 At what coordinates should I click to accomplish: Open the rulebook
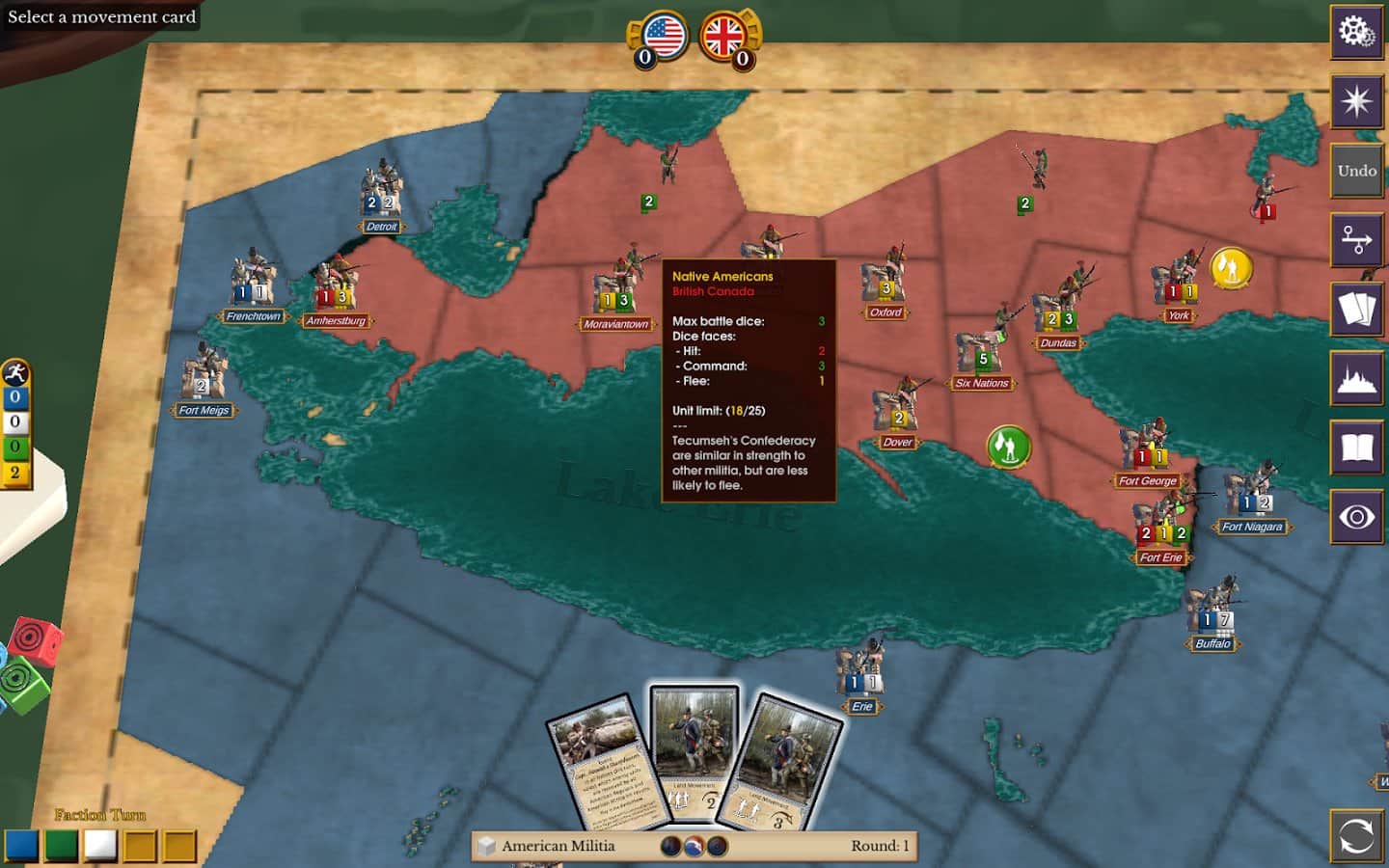[1356, 448]
